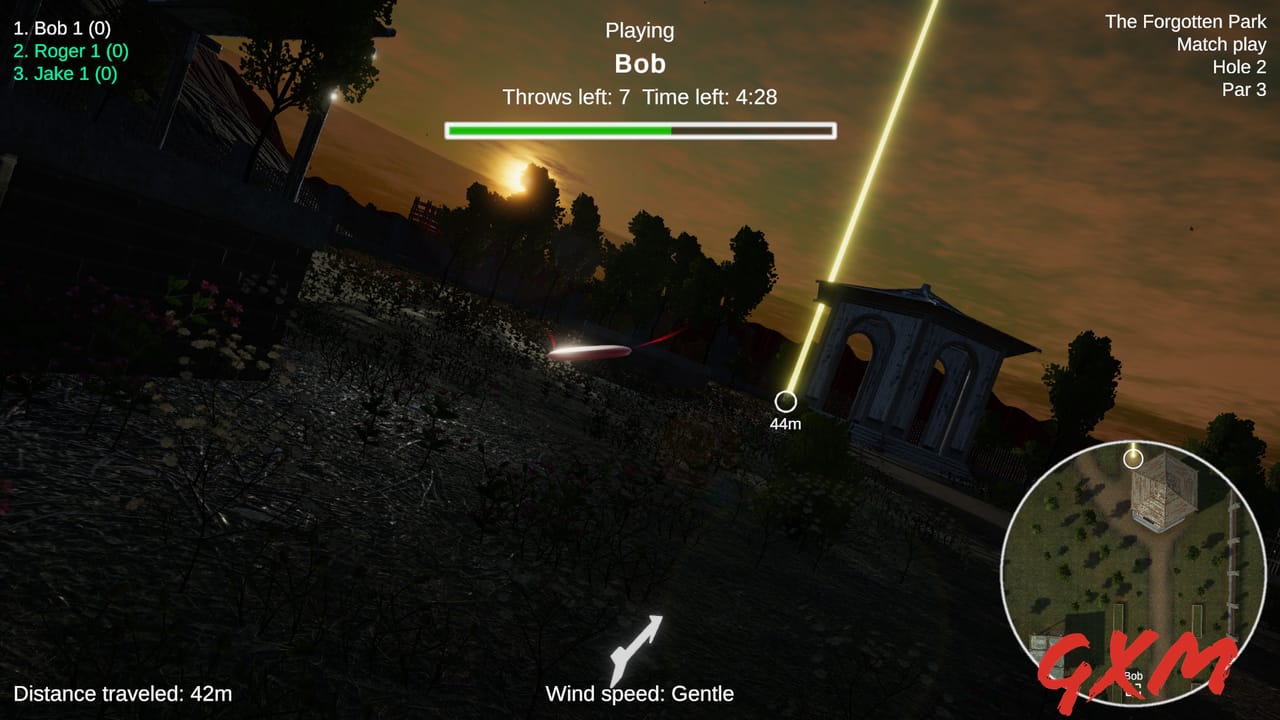Select the flying disc in mid-air
This screenshot has width=1280, height=720.
(x=590, y=352)
